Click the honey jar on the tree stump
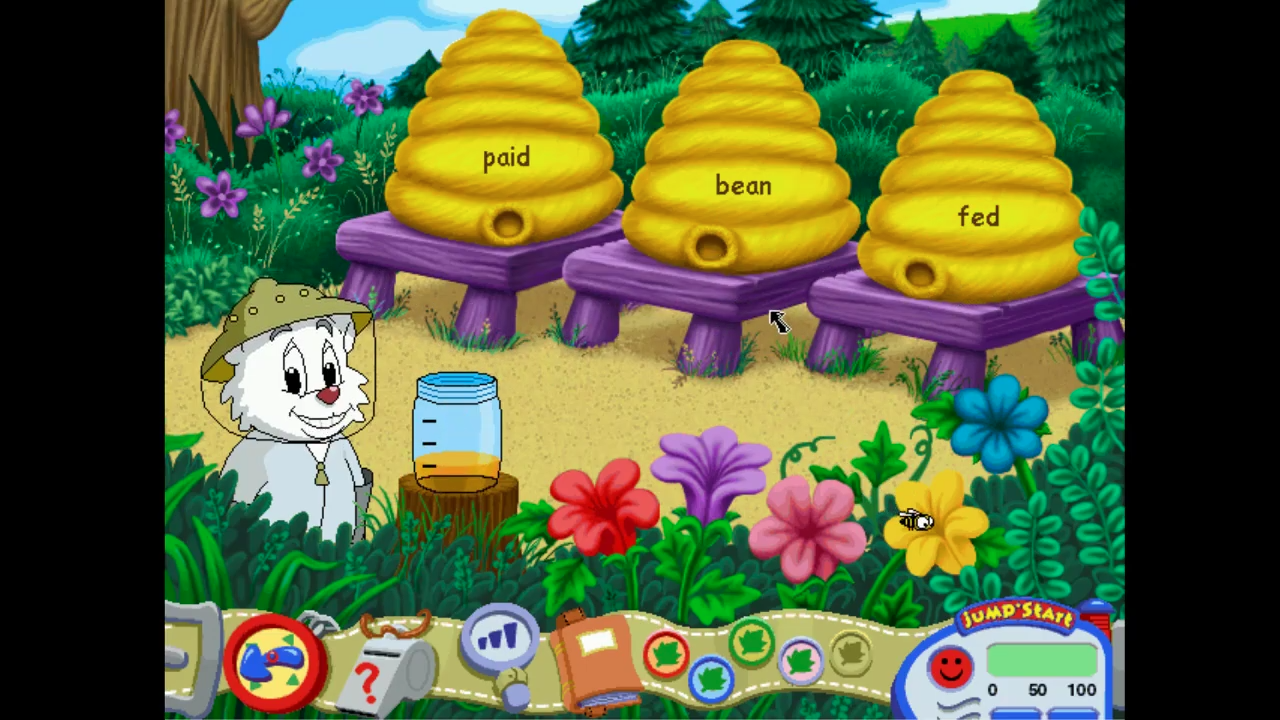This screenshot has height=720, width=1280. tap(458, 430)
